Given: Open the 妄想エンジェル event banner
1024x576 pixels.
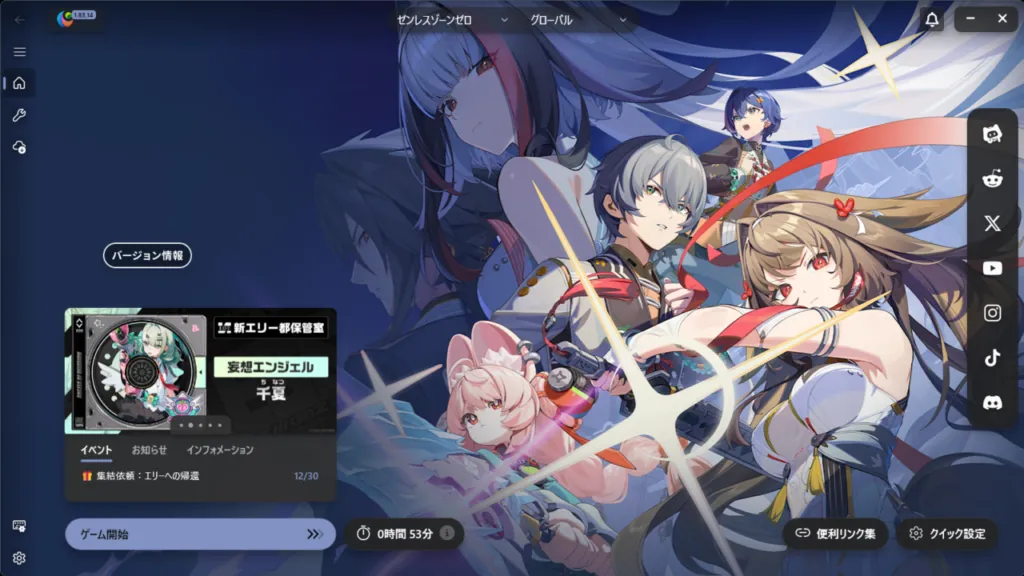Looking at the screenshot, I should [200, 369].
